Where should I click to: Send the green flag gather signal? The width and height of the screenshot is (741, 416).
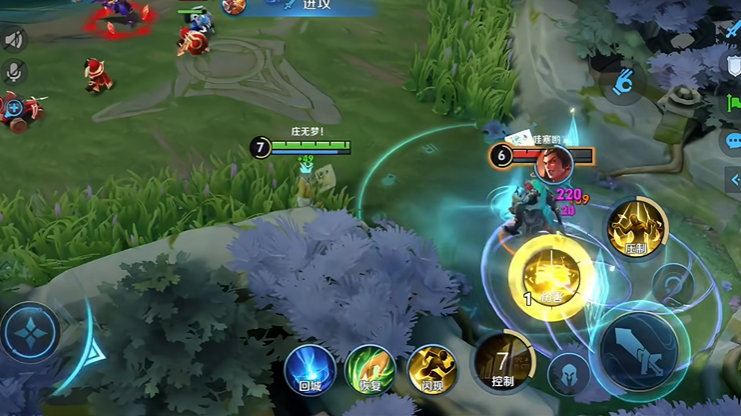pyautogui.click(x=733, y=103)
